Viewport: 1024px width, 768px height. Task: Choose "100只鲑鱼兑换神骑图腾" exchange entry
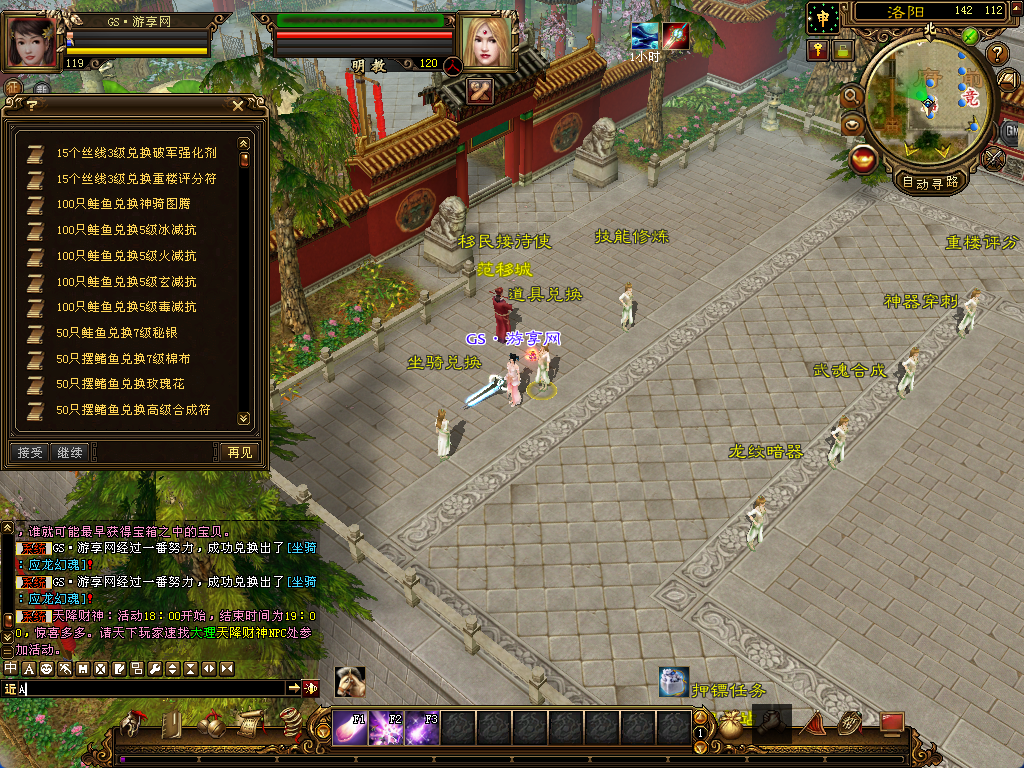click(122, 204)
